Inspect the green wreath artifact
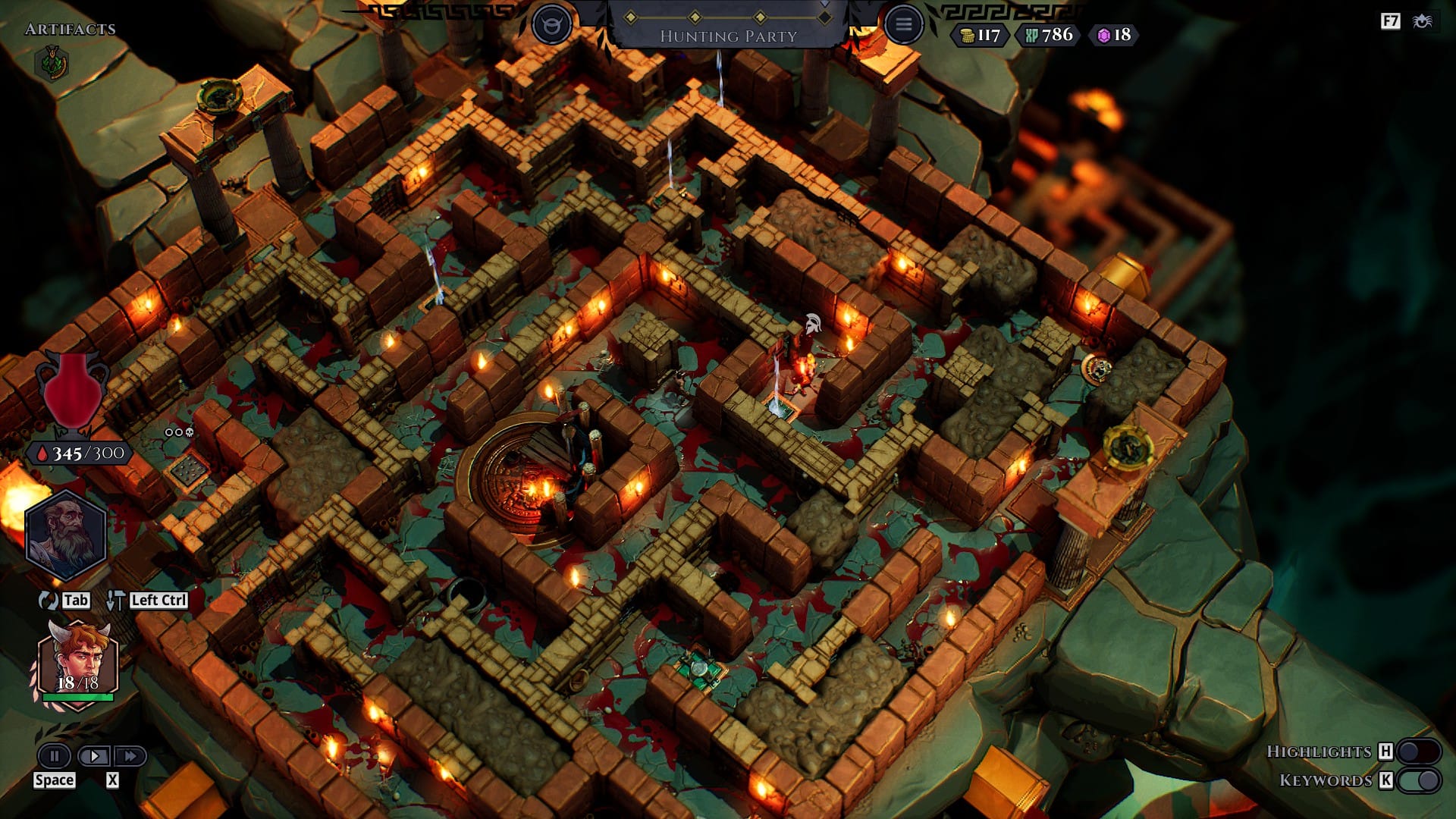The image size is (1456, 819). [52, 63]
